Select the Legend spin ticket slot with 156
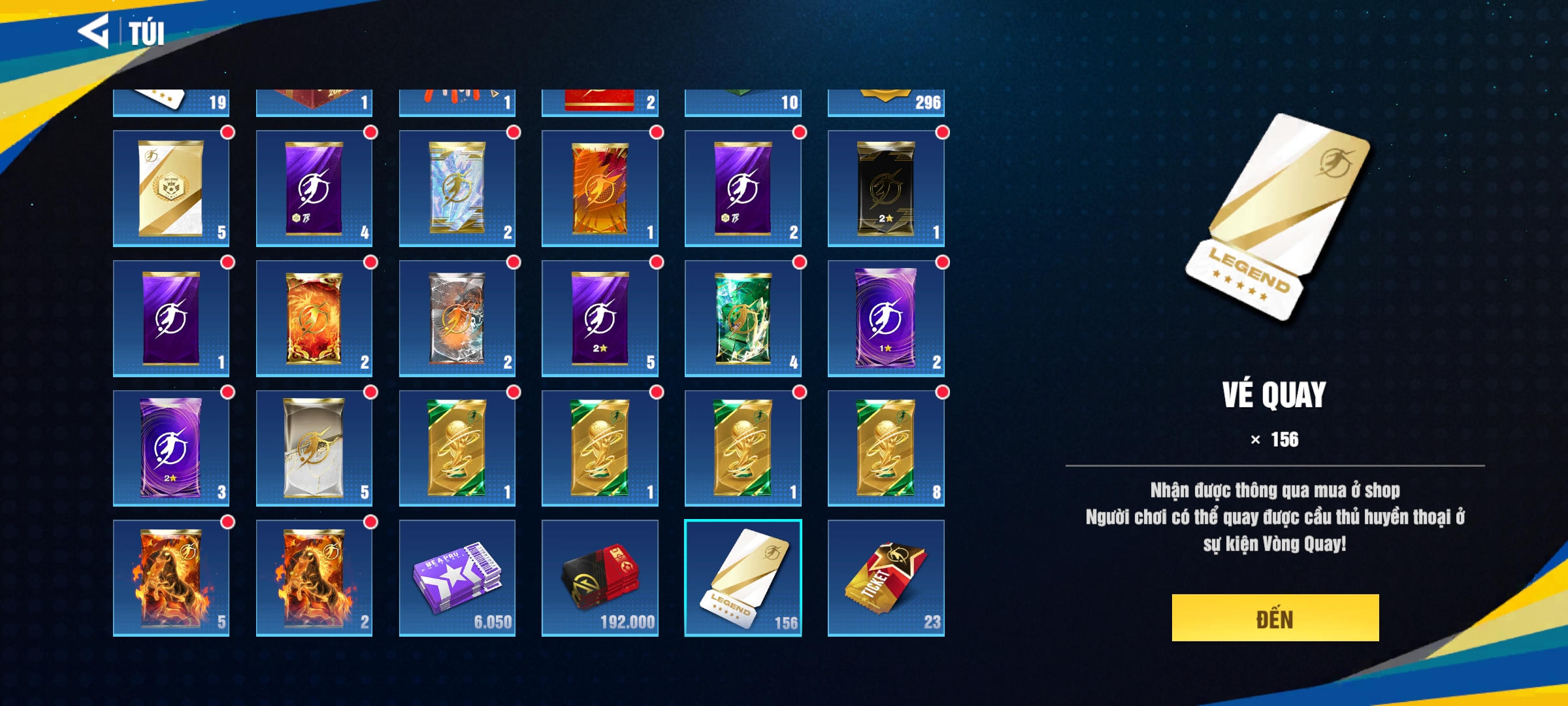 coord(743,578)
